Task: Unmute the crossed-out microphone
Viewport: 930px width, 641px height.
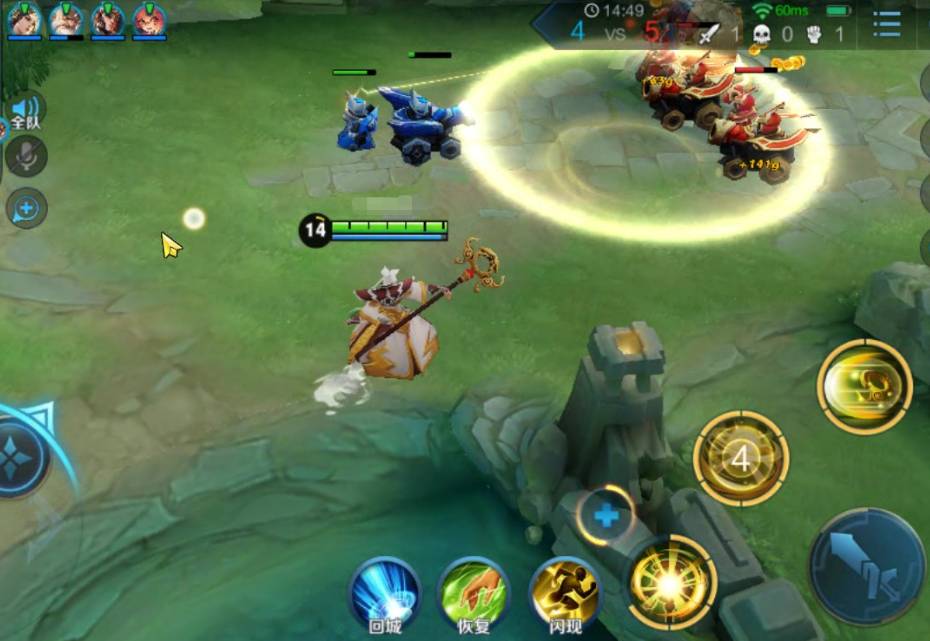Action: pyautogui.click(x=25, y=156)
